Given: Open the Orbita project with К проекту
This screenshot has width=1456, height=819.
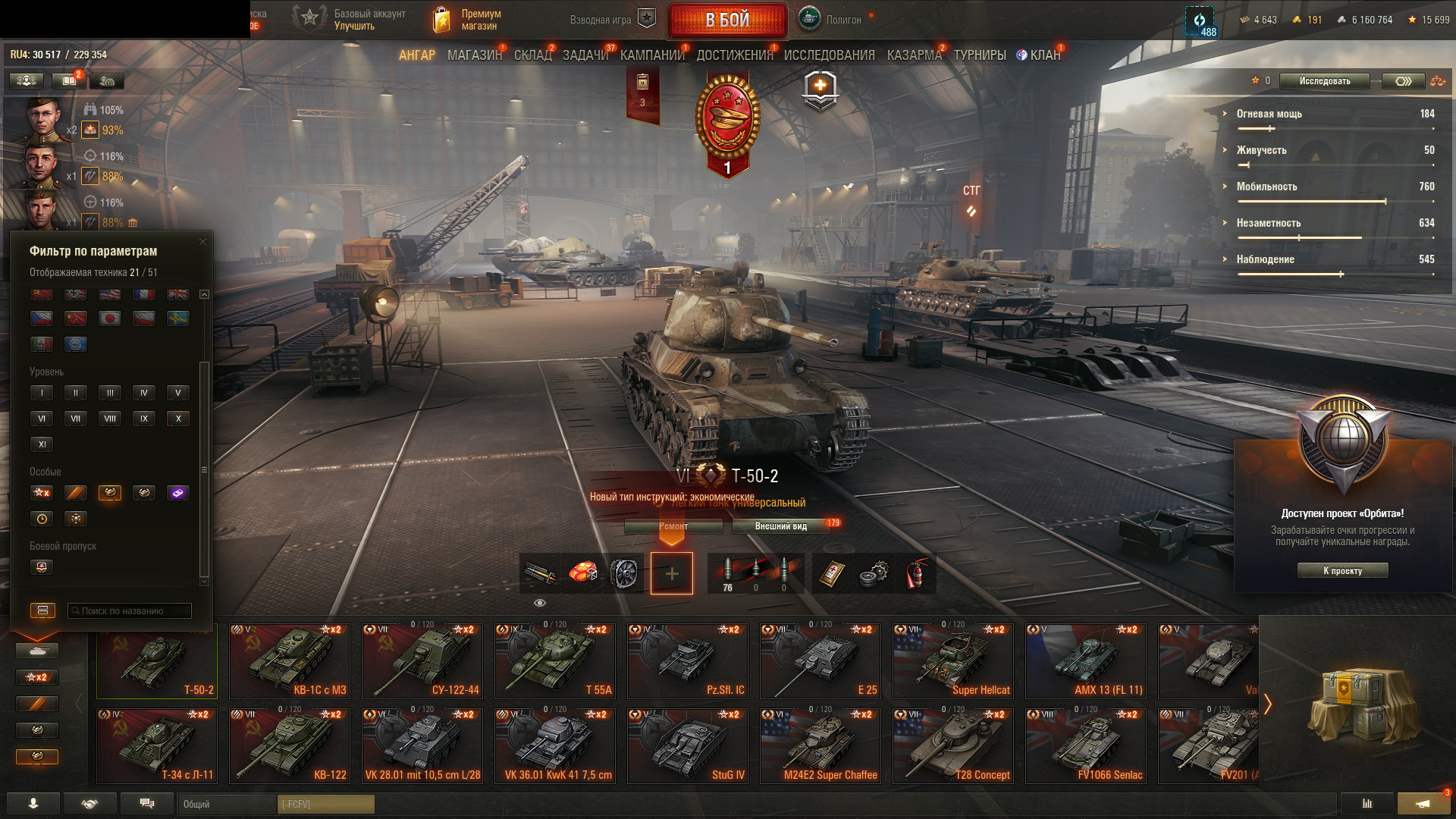Looking at the screenshot, I should tap(1342, 571).
